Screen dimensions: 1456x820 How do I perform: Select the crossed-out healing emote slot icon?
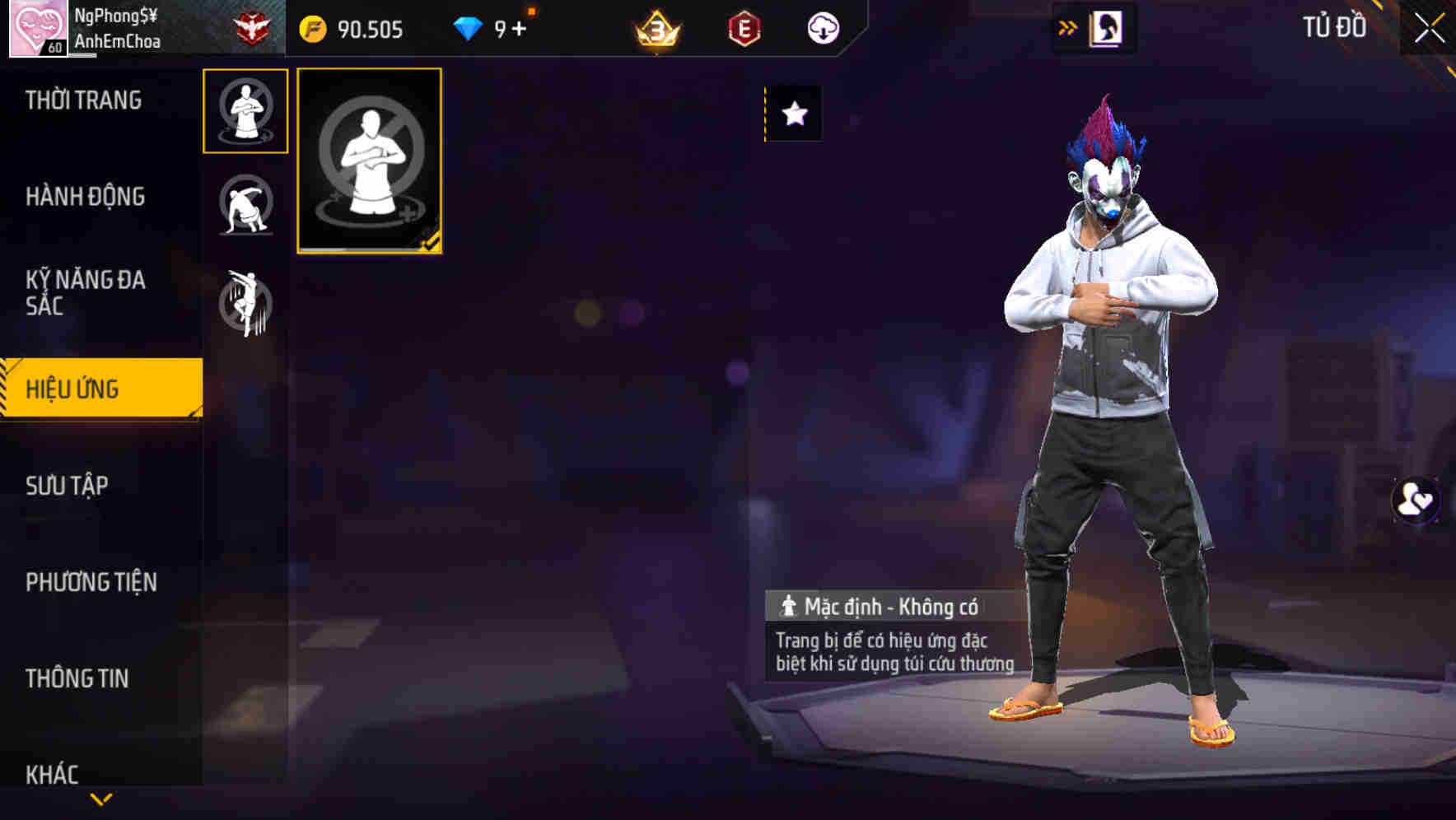[245, 112]
